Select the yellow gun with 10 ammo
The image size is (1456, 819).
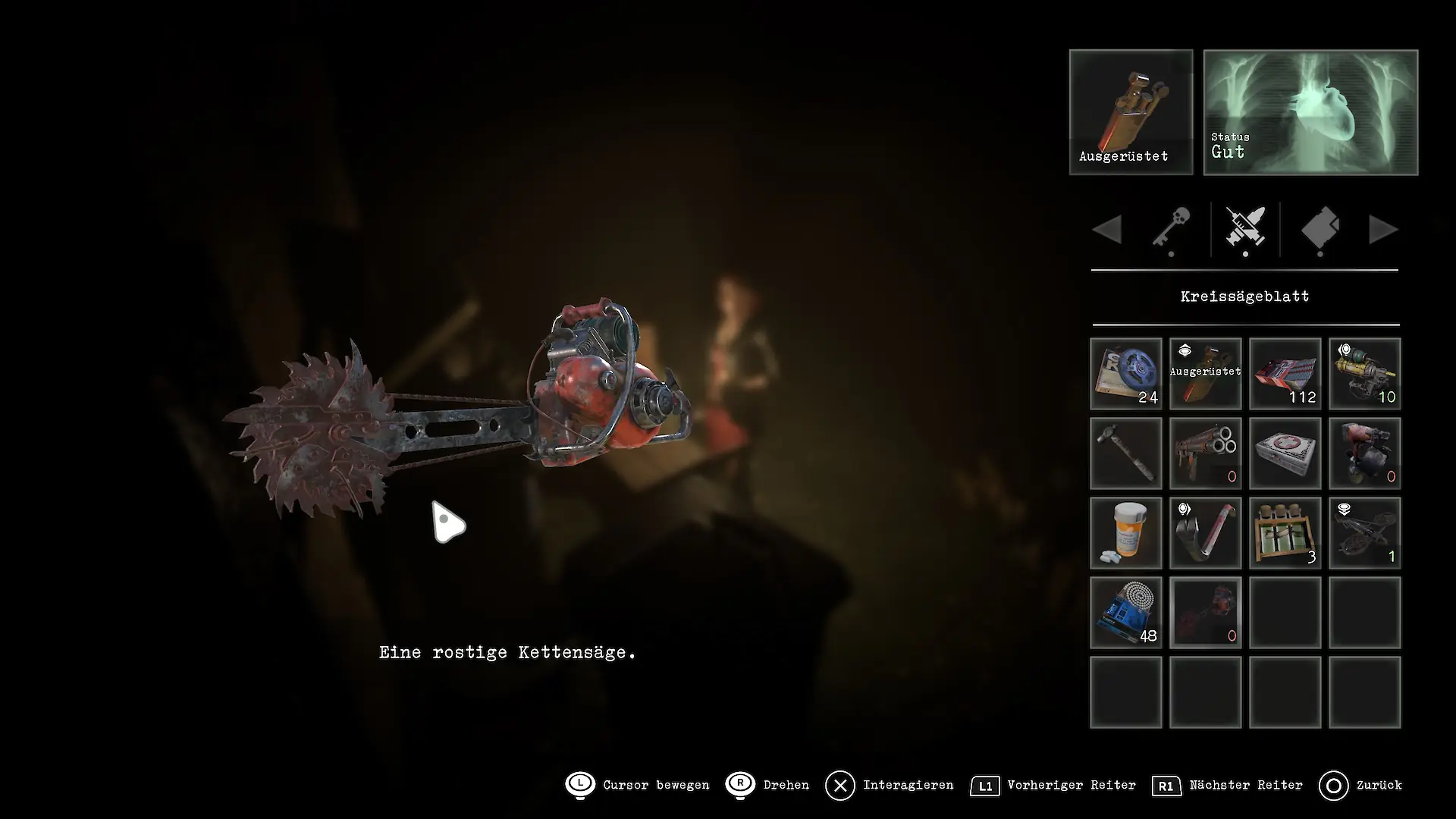click(x=1365, y=374)
